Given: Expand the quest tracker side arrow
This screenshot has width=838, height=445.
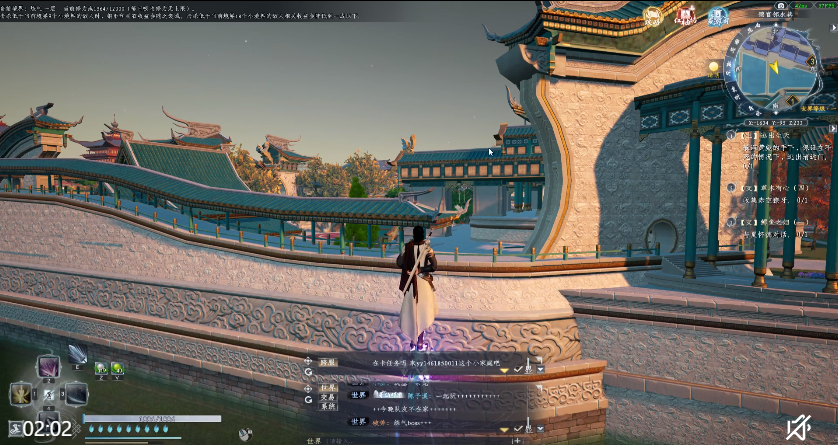Looking at the screenshot, I should [x=833, y=130].
